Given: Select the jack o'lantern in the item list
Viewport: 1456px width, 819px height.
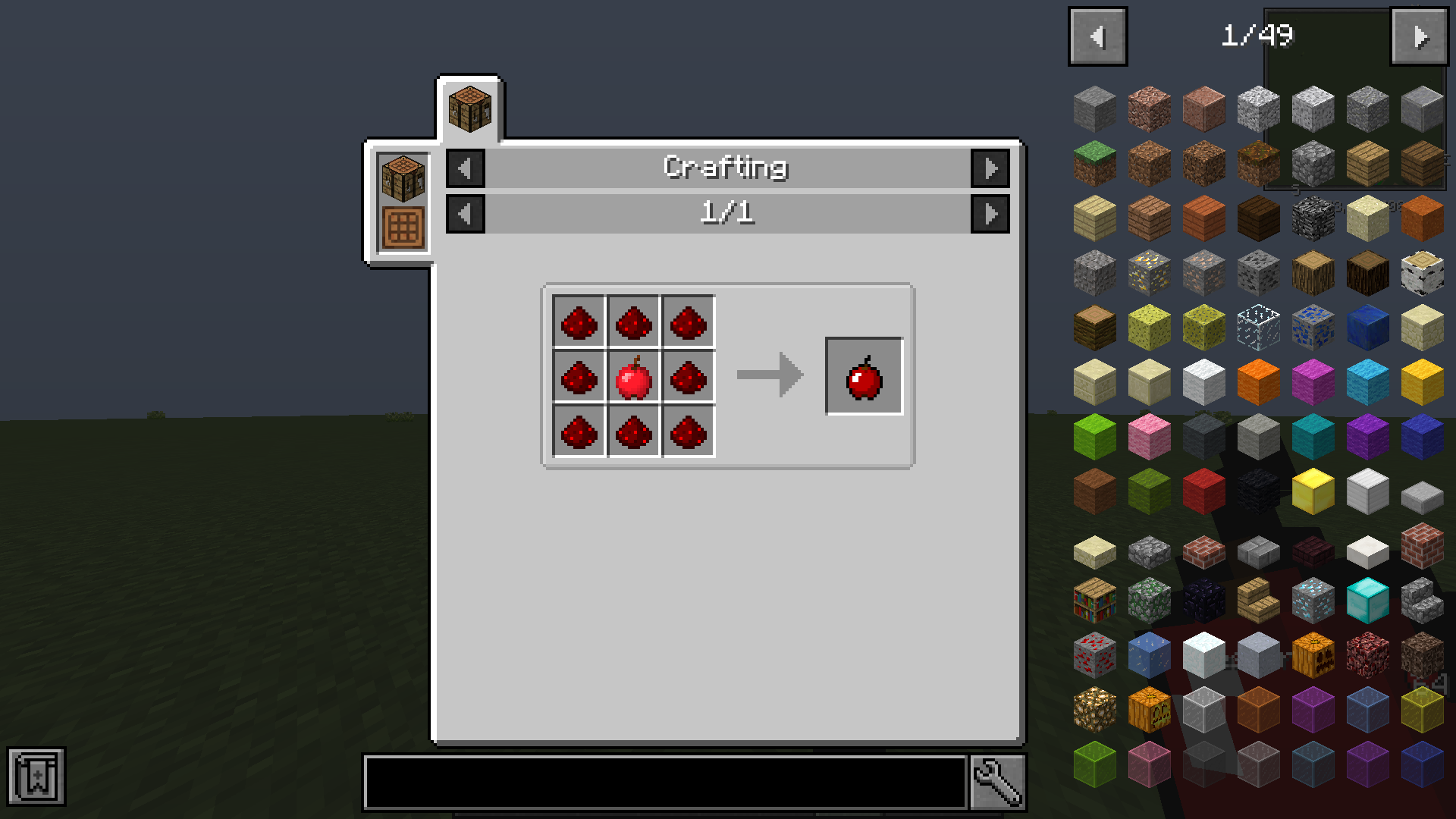Looking at the screenshot, I should 1149,709.
